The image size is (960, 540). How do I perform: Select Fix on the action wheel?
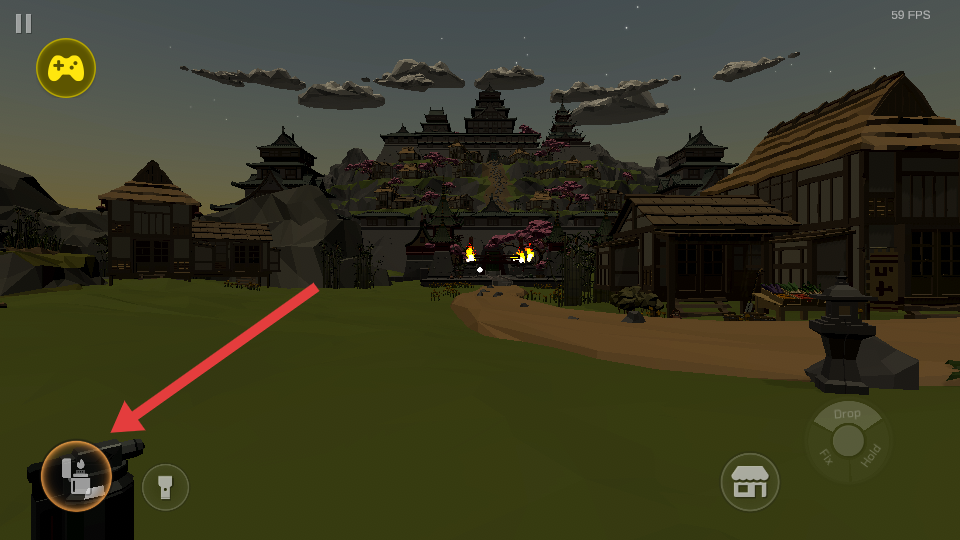tap(826, 455)
